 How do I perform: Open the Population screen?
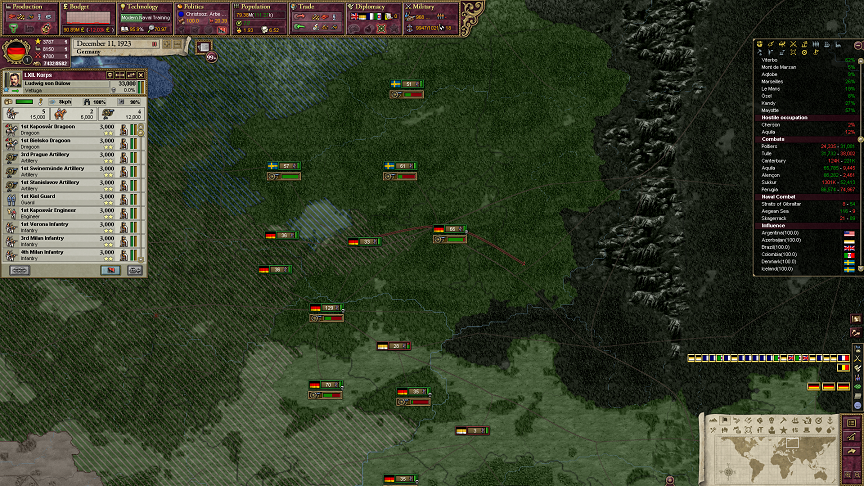[260, 7]
